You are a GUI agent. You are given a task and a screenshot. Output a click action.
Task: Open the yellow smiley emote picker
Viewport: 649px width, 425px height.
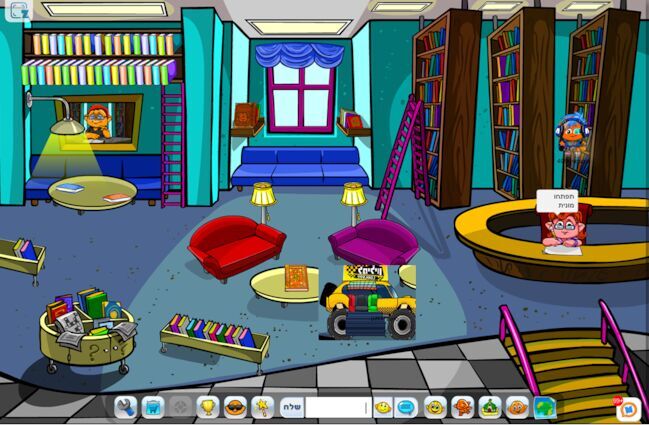point(383,407)
